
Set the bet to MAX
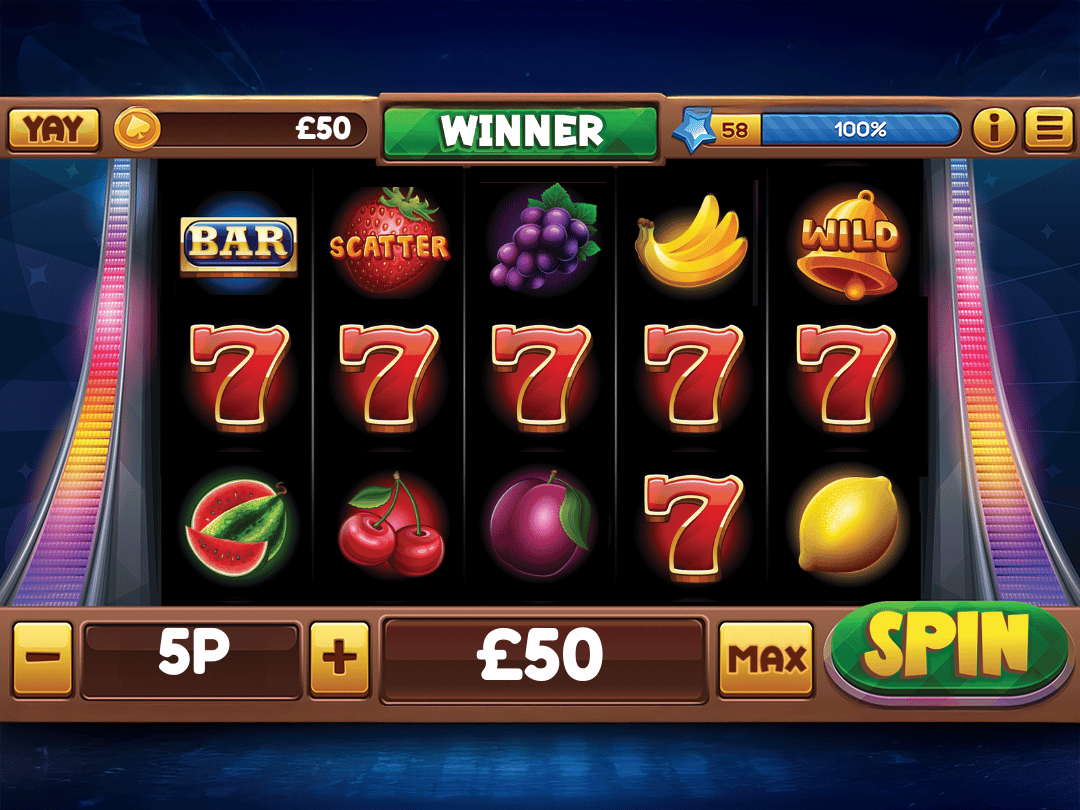pyautogui.click(x=767, y=658)
